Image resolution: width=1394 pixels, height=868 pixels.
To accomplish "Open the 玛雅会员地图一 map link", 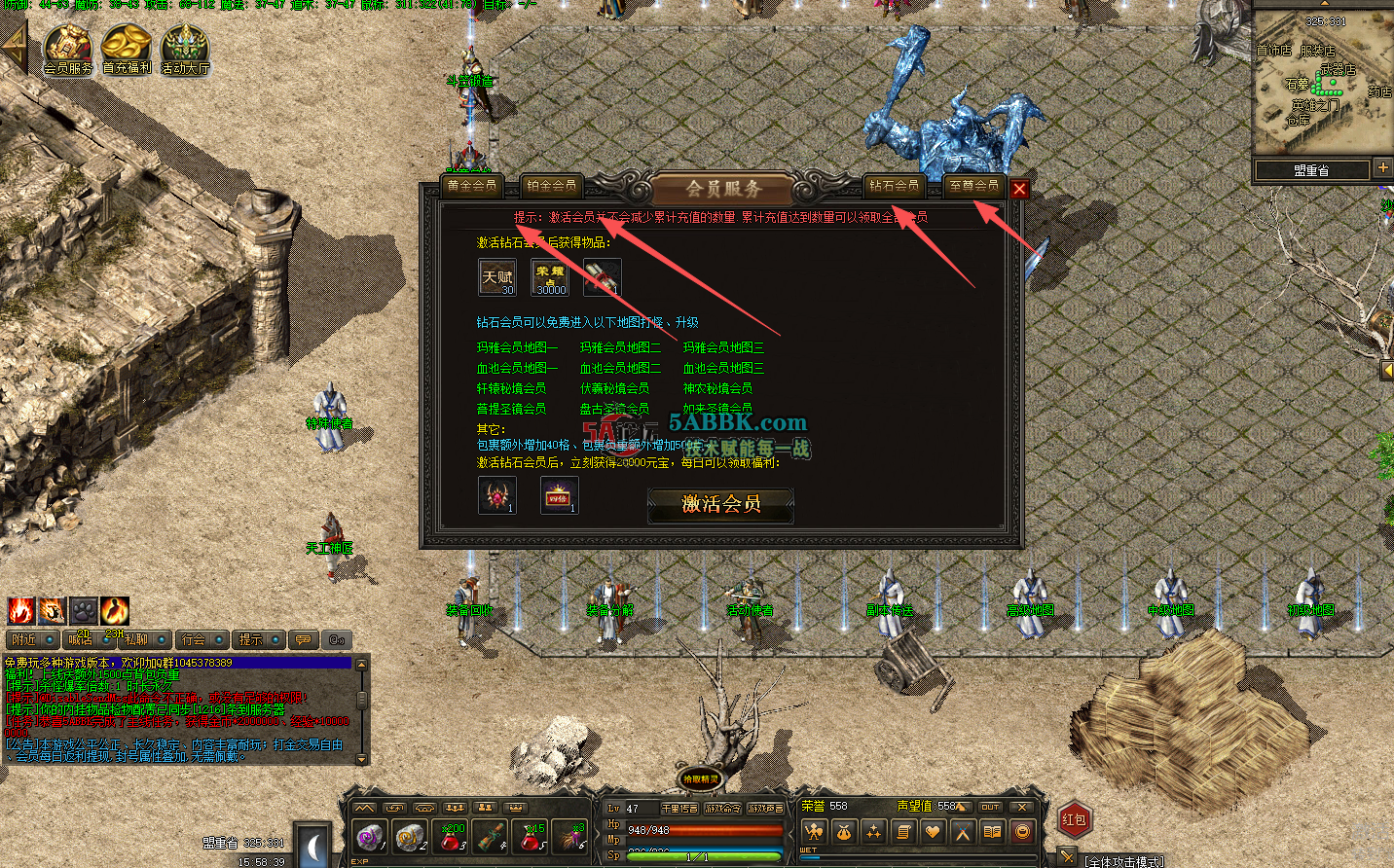I will tap(518, 347).
